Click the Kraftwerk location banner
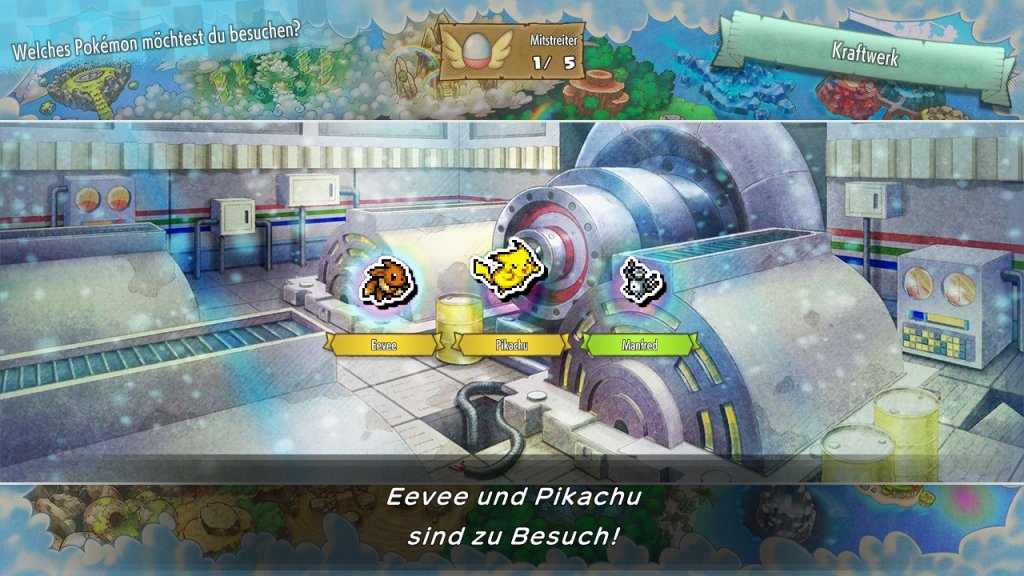This screenshot has height=576, width=1024. 863,55
